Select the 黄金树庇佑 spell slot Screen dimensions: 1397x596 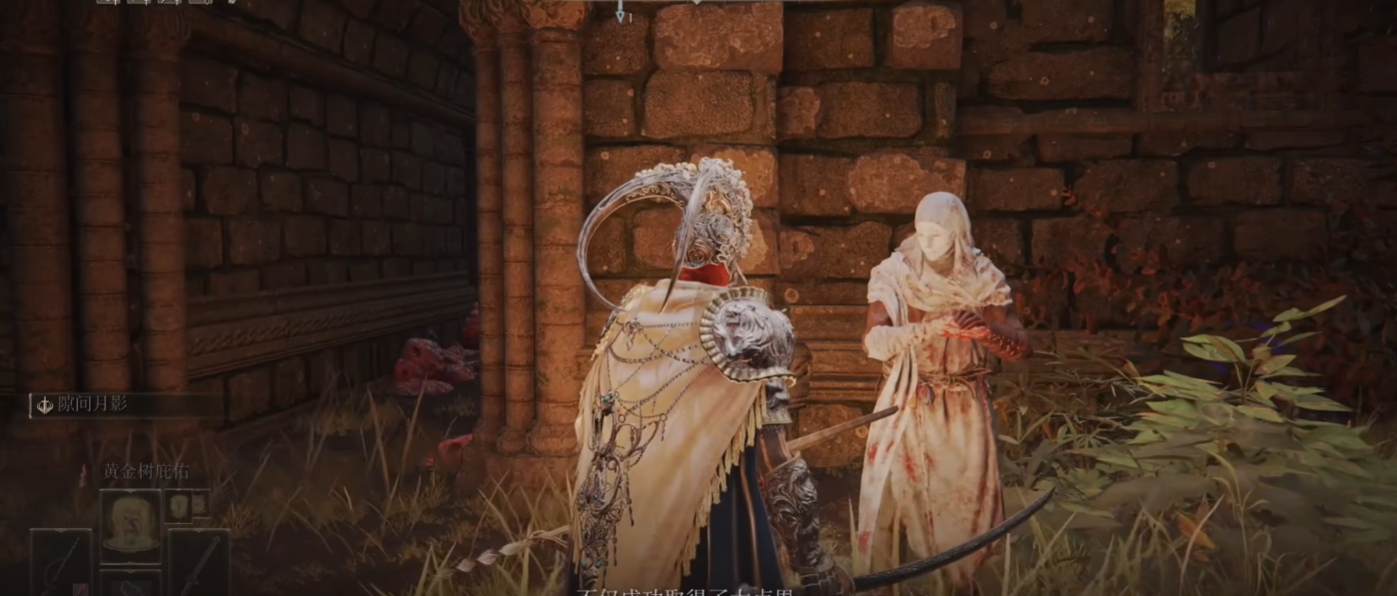130,526
